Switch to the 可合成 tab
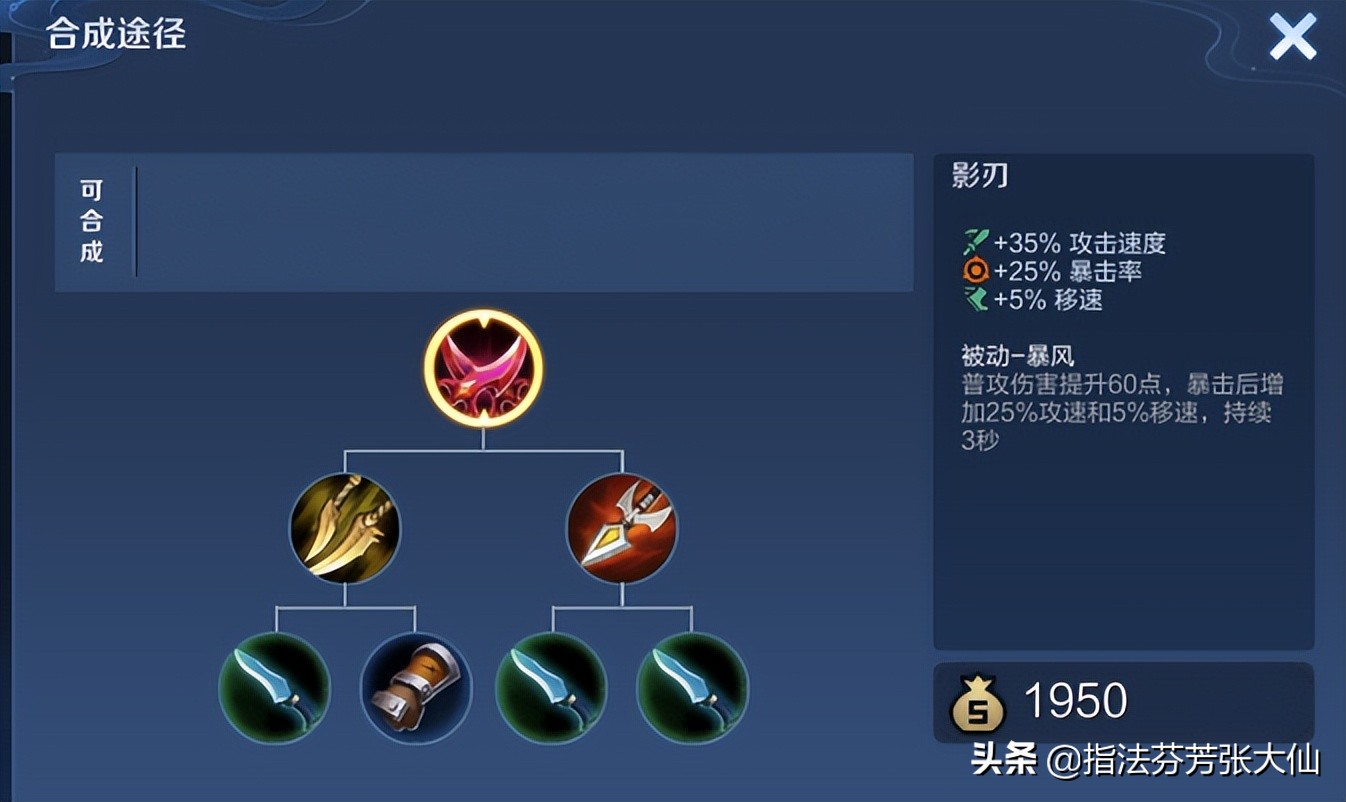The image size is (1346, 802). click(92, 222)
